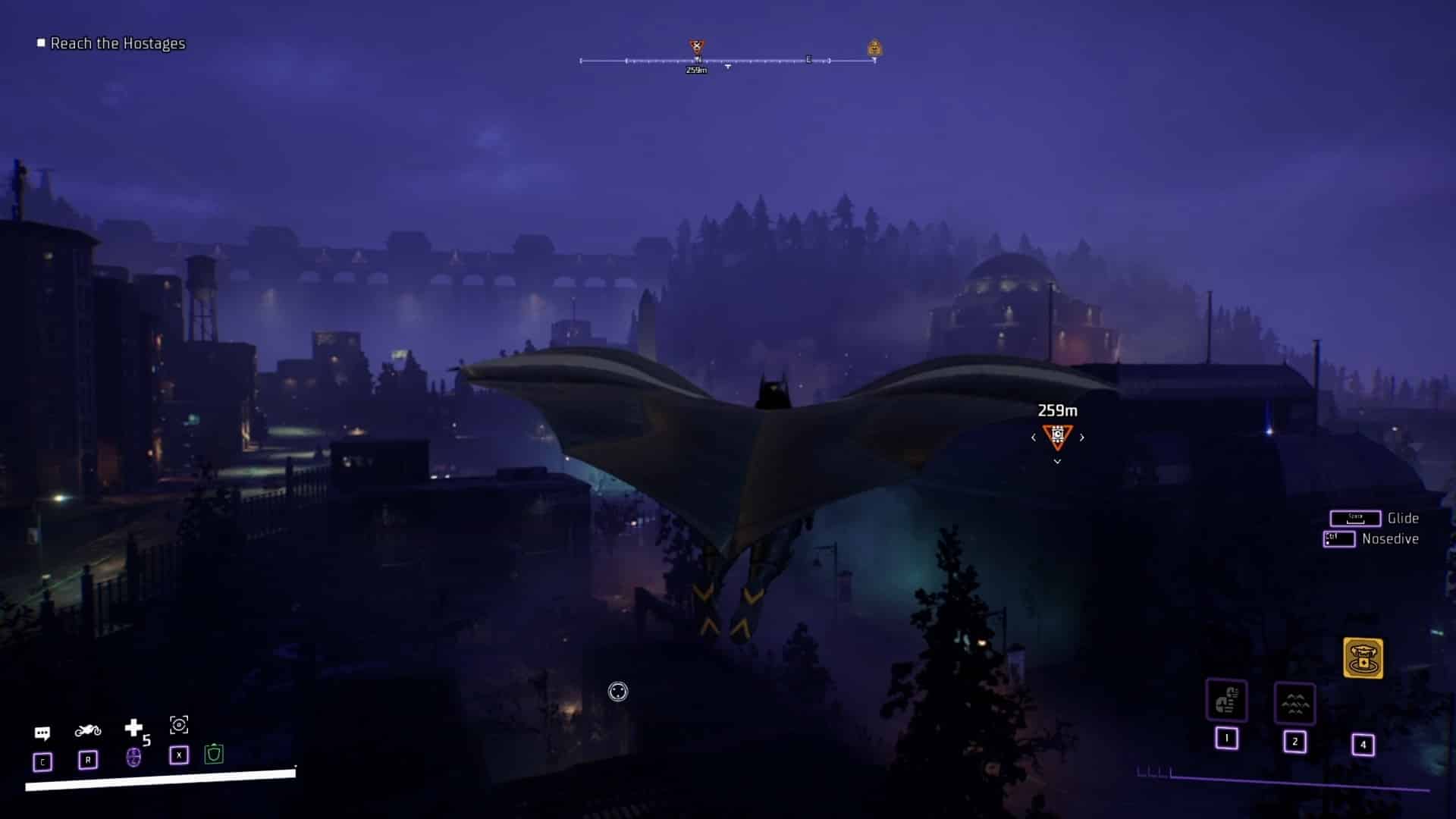1456x819 pixels.
Task: Activate the scan reticle icon
Action: click(x=179, y=725)
